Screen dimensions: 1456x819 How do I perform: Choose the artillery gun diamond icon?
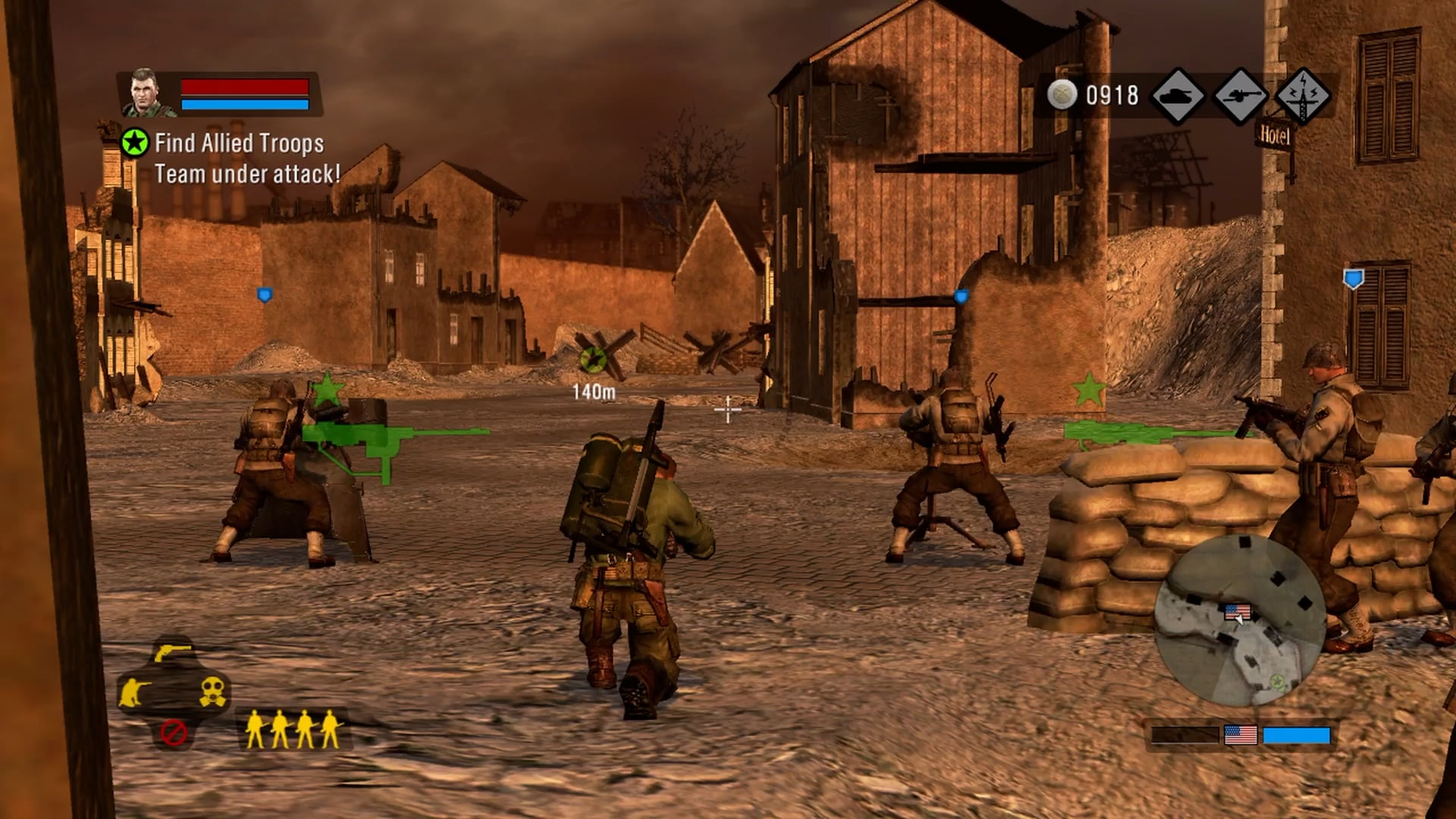[x=1241, y=96]
